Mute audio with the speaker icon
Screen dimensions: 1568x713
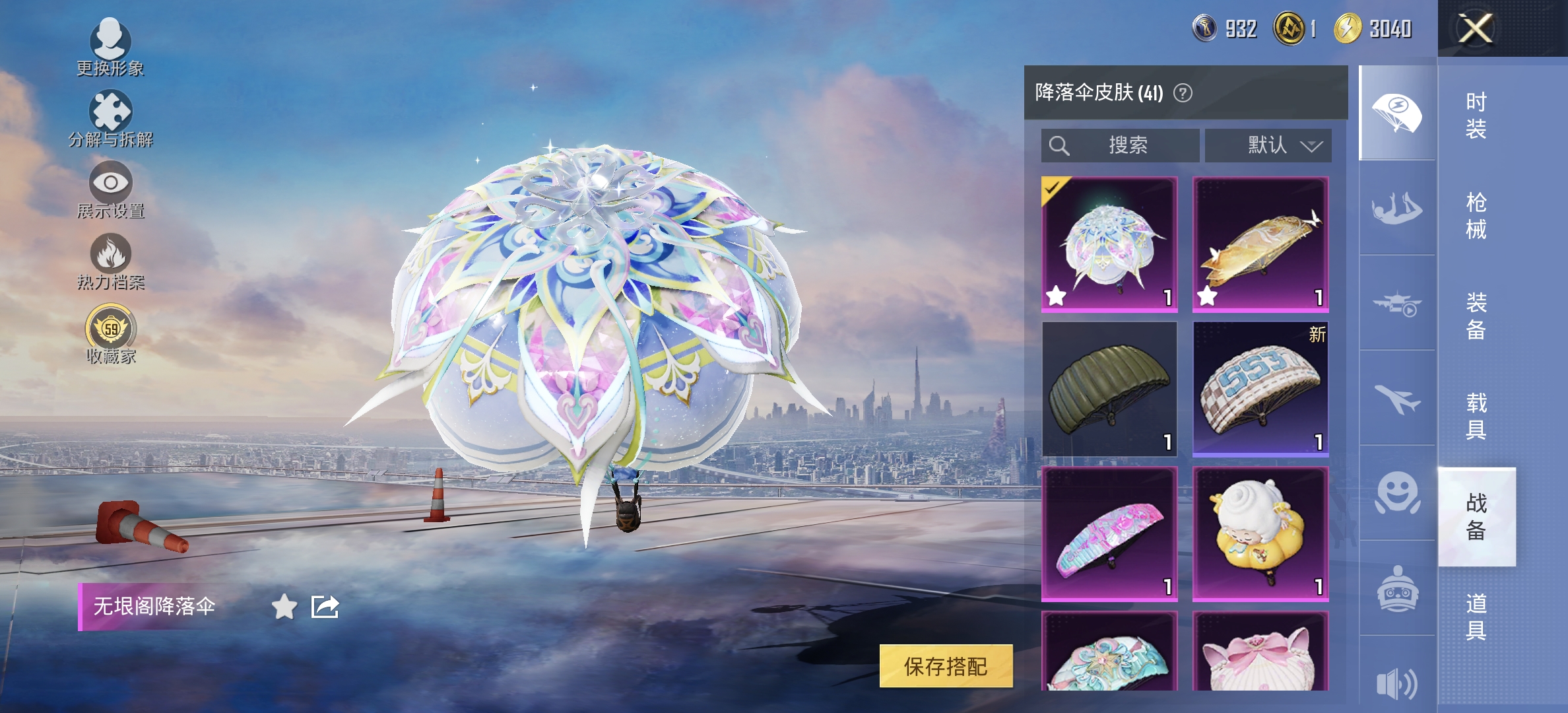pos(1398,683)
